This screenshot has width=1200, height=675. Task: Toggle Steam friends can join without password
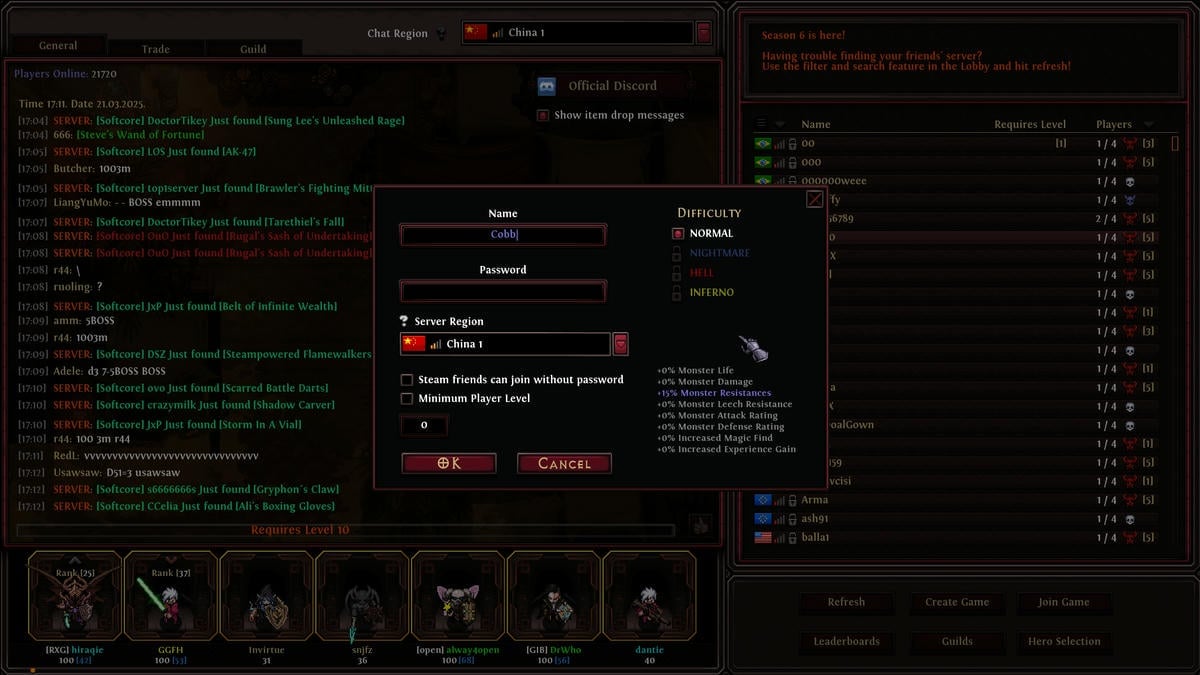click(407, 380)
